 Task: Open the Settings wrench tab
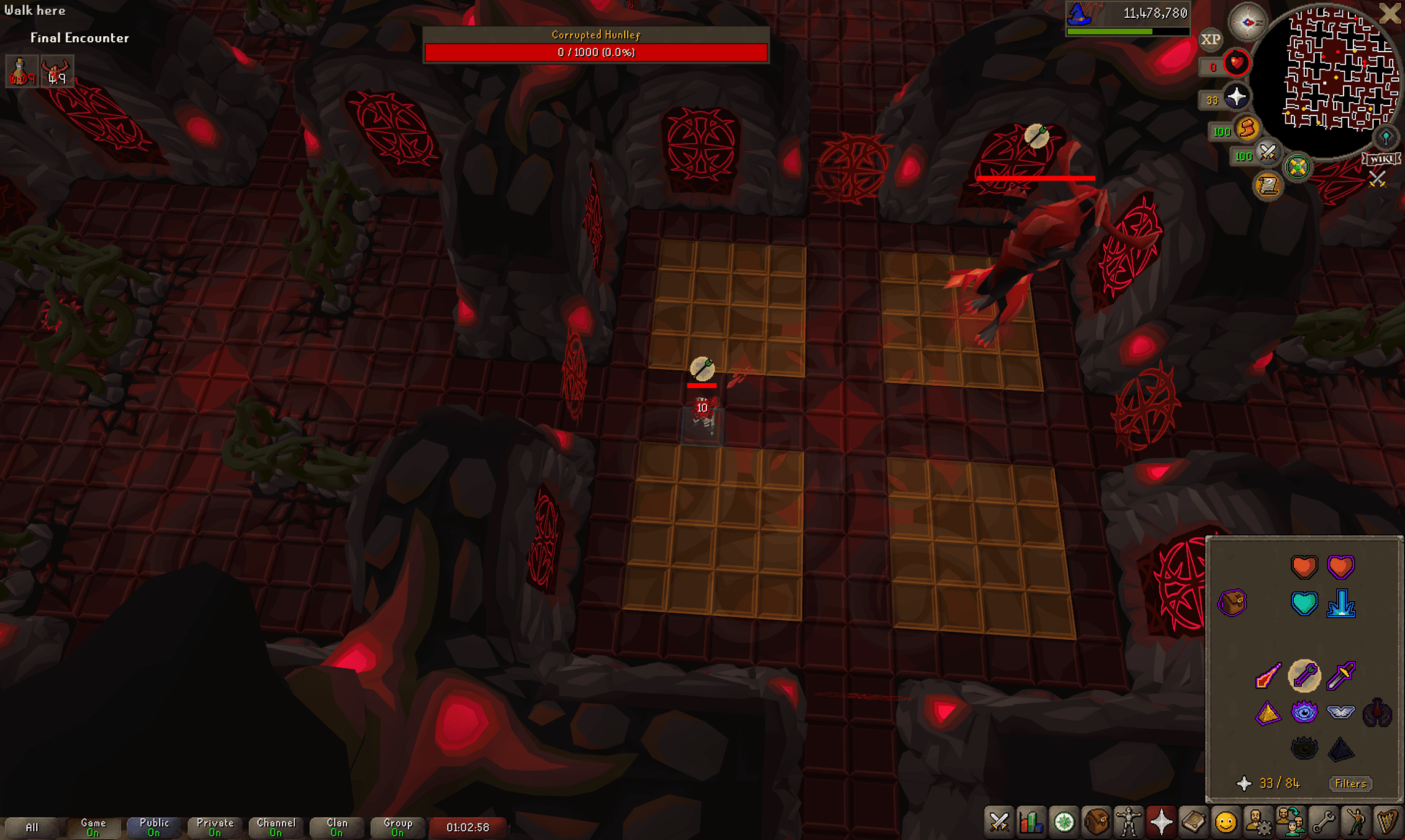pyautogui.click(x=1323, y=822)
